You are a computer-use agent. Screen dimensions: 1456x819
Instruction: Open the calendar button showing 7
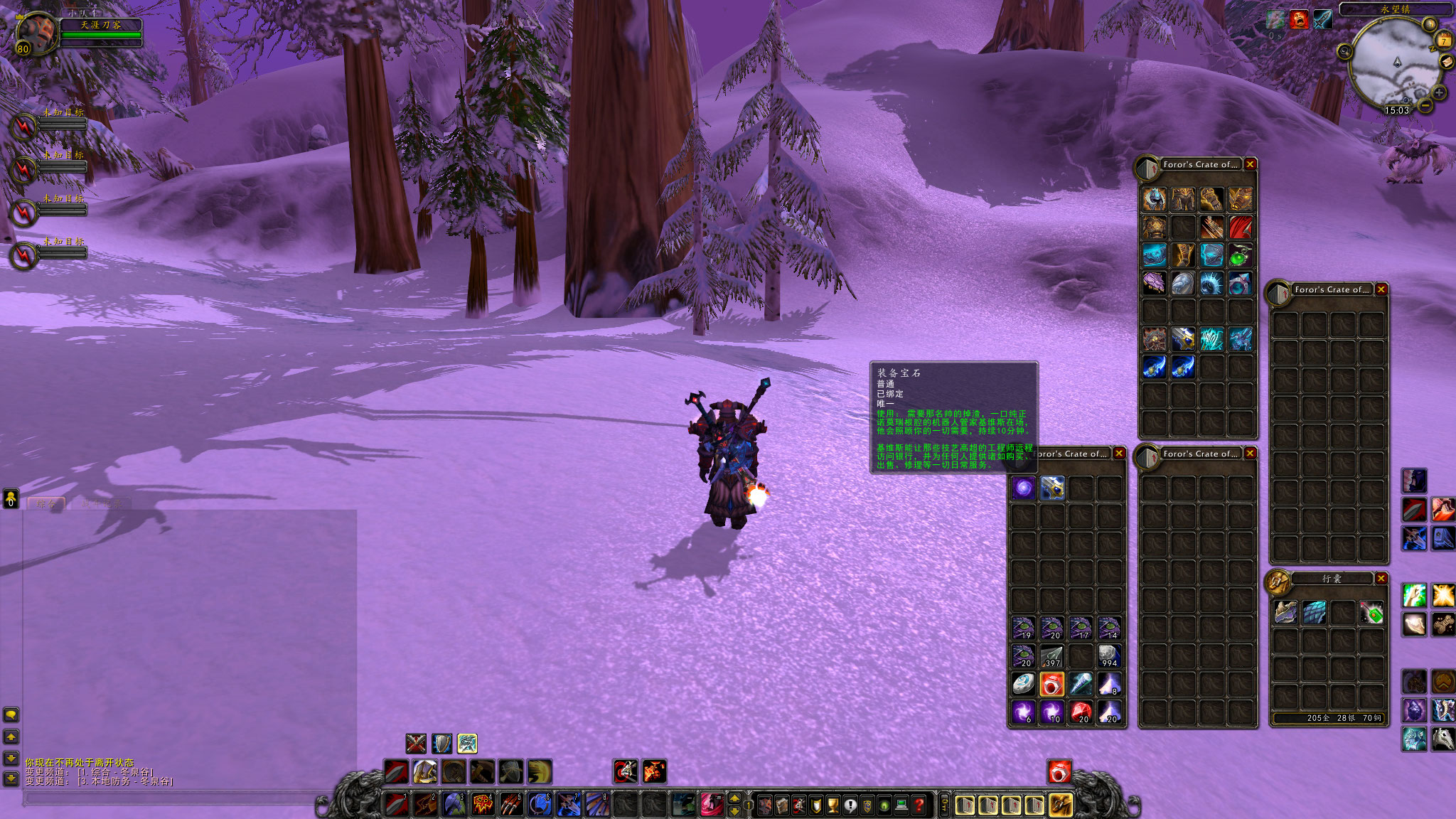(1443, 40)
